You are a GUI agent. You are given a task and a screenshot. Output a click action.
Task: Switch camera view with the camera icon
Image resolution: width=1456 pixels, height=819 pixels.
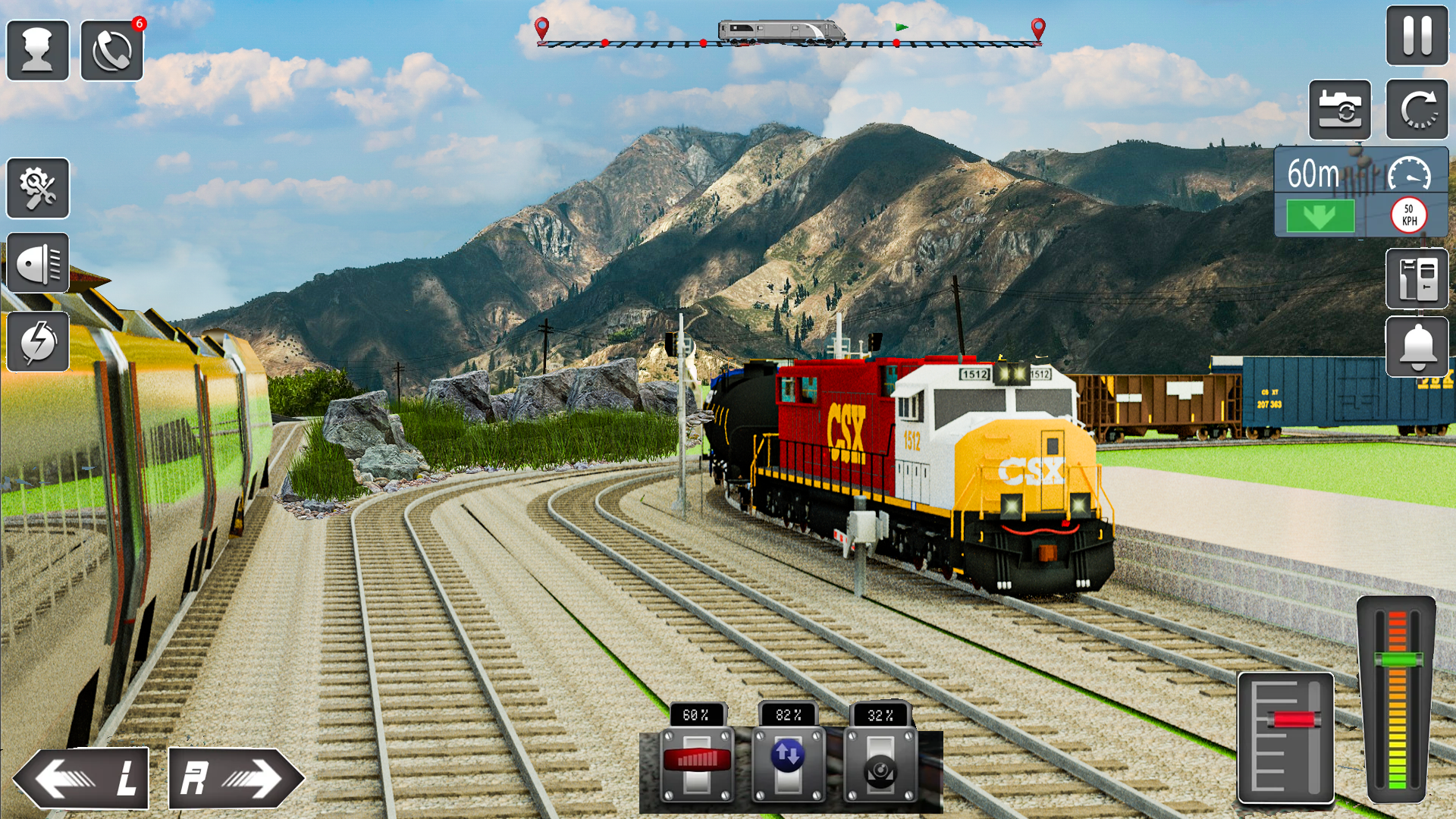click(x=1341, y=108)
